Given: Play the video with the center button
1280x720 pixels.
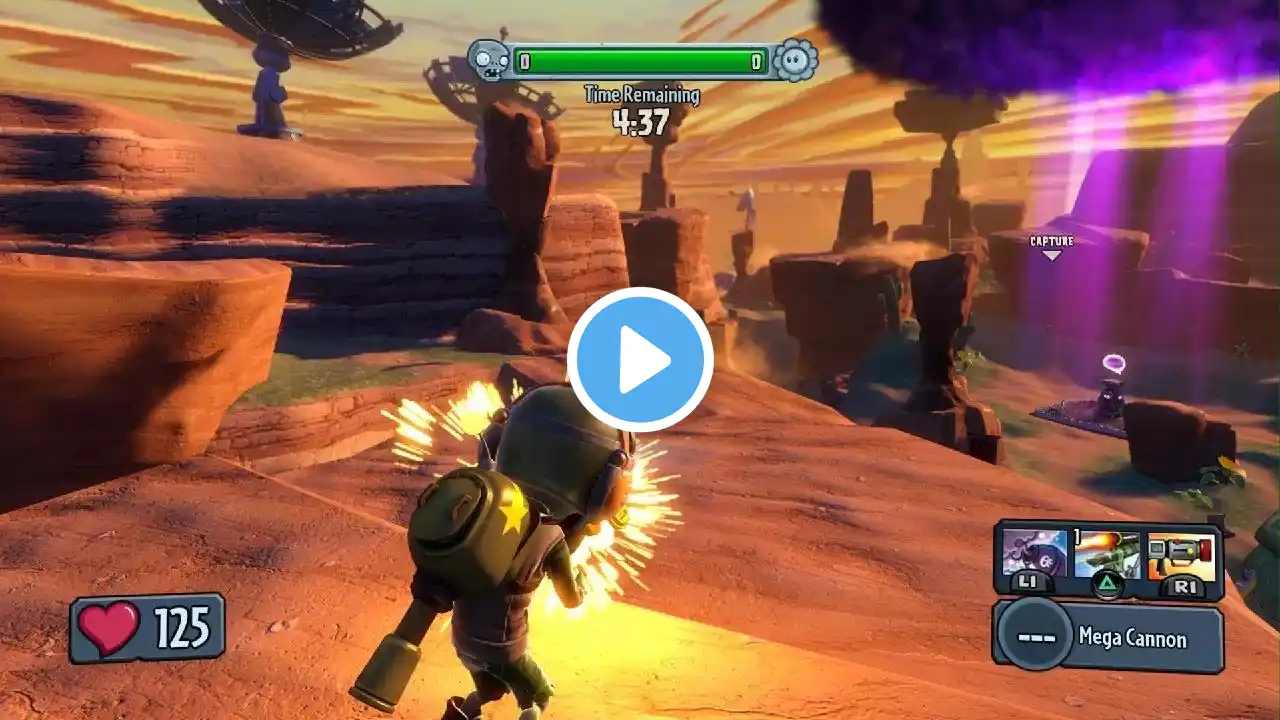Looking at the screenshot, I should coord(640,360).
